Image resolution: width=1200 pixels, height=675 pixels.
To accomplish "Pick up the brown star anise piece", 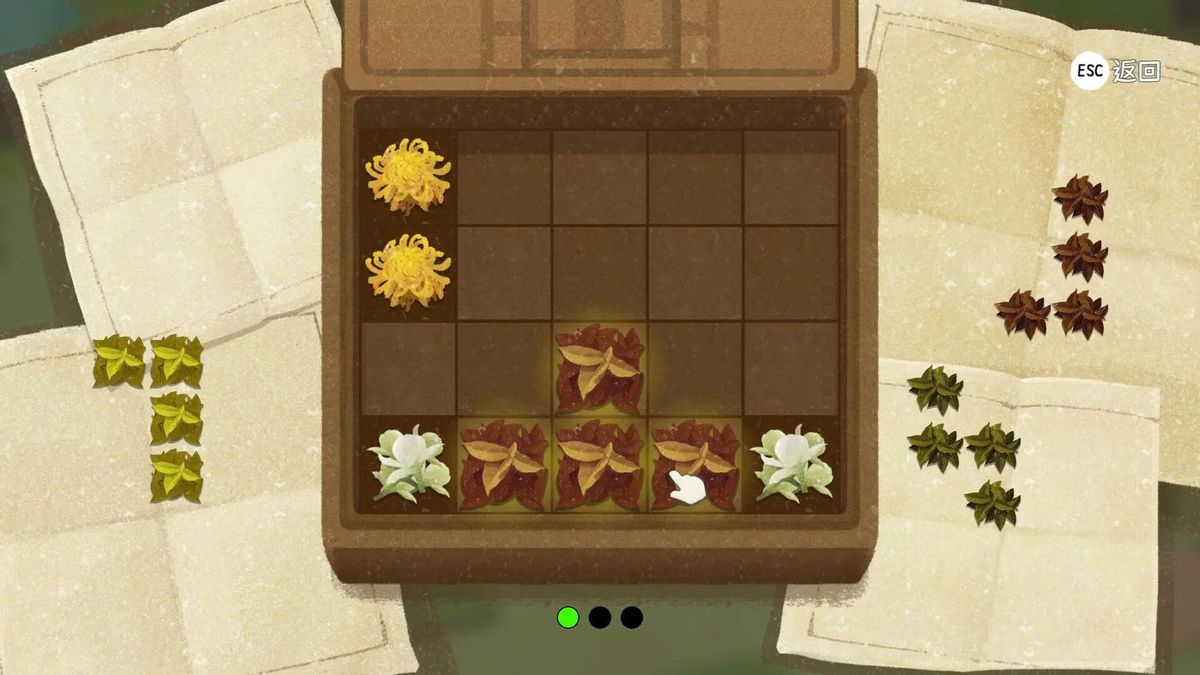I will (x=1080, y=257).
